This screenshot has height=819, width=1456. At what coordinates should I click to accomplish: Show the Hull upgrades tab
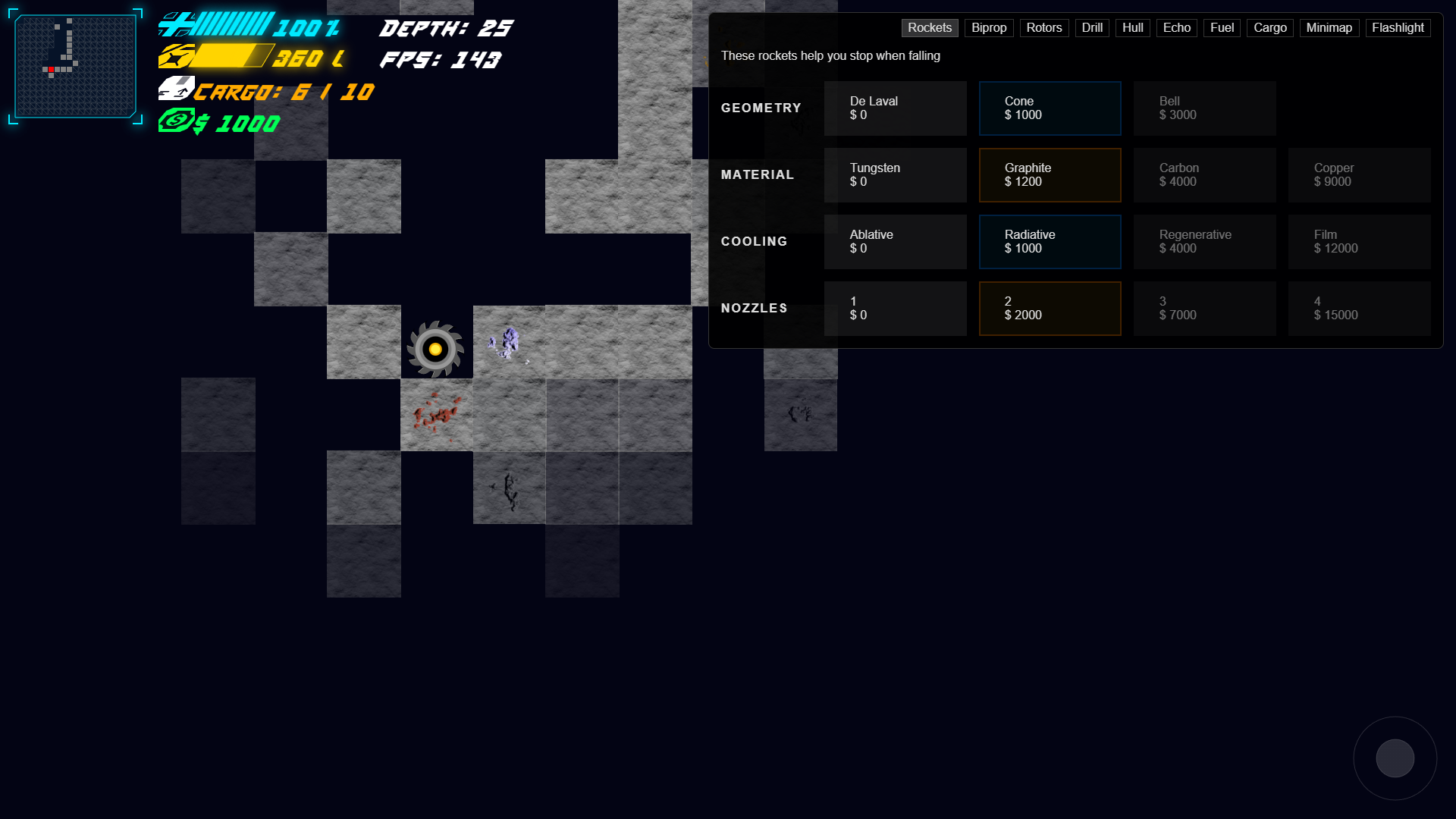(x=1132, y=28)
